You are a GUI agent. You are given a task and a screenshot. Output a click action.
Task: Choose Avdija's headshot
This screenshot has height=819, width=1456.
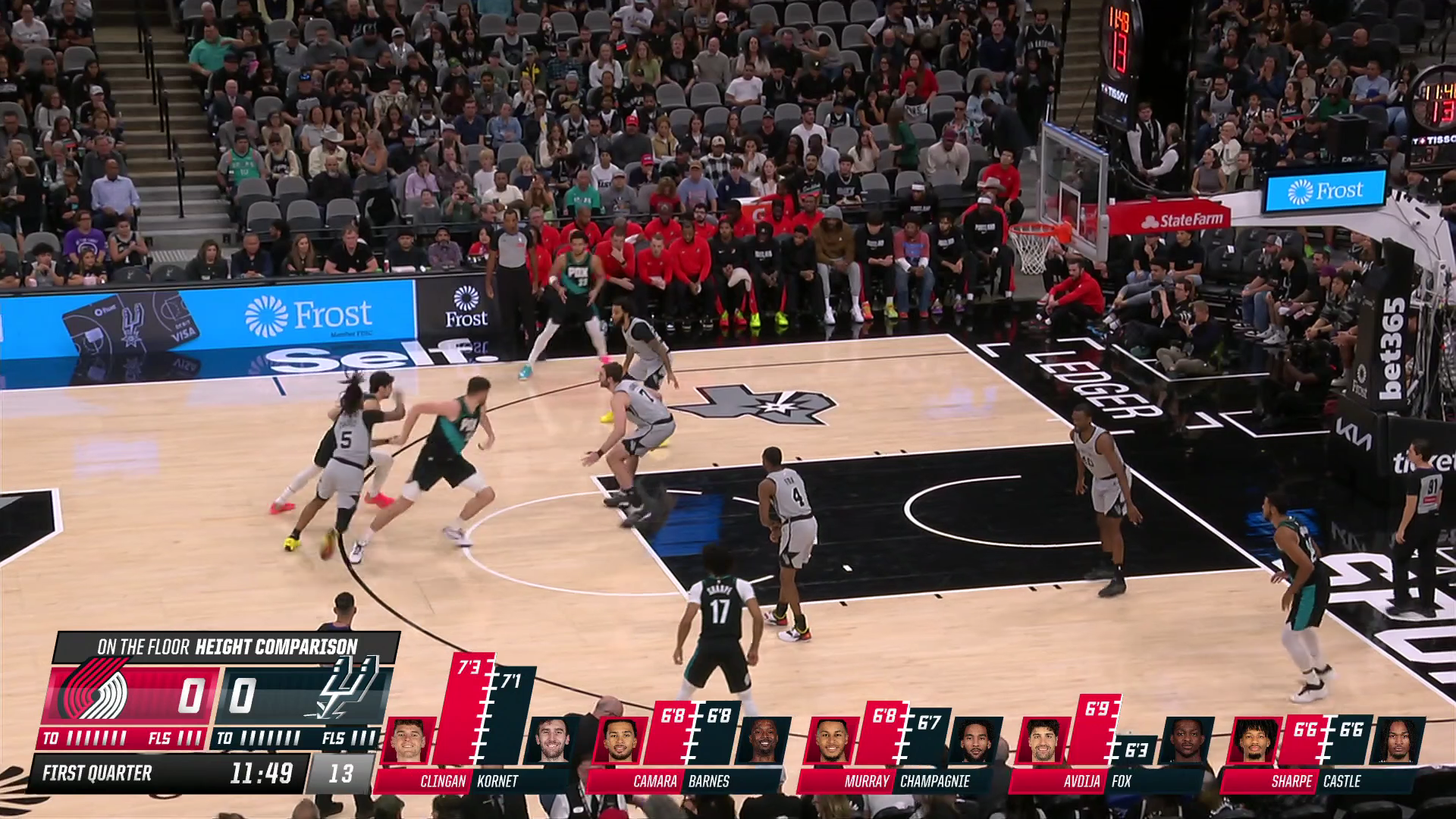1043,741
